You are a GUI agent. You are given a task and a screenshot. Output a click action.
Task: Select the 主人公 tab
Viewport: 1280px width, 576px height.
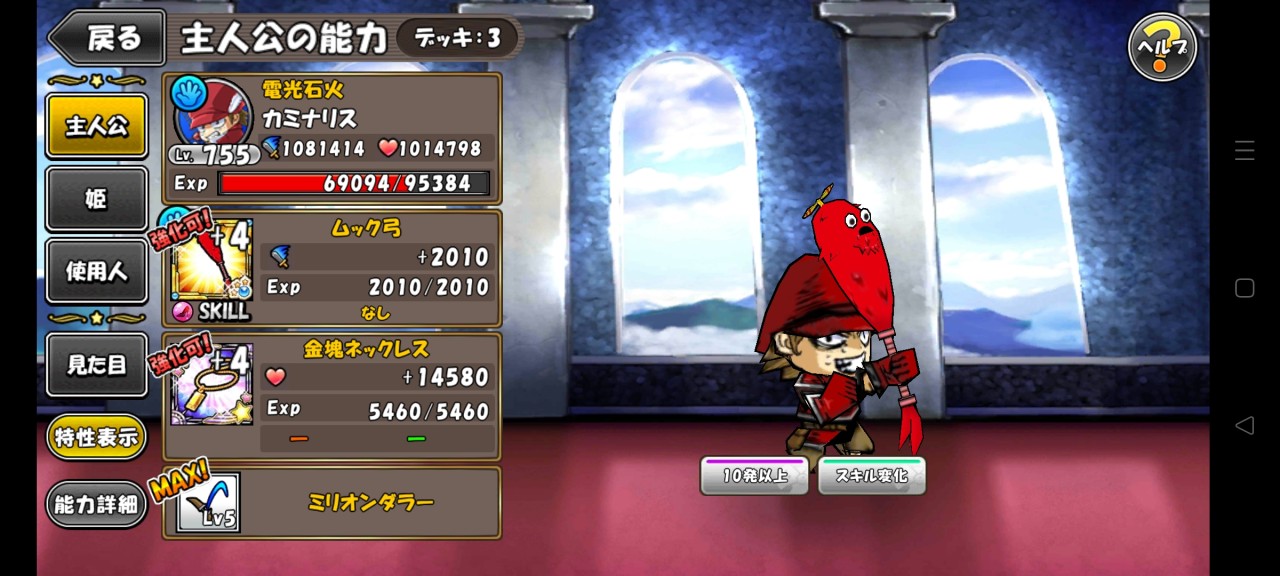tap(97, 126)
